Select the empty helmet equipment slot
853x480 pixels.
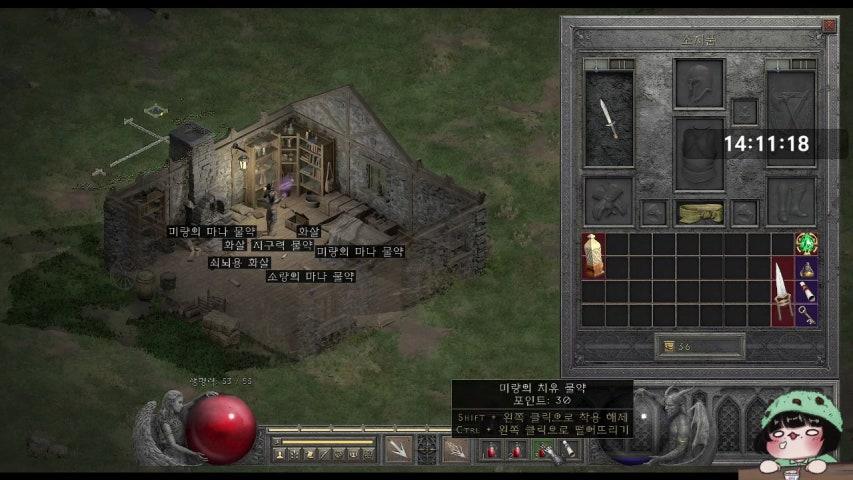699,83
